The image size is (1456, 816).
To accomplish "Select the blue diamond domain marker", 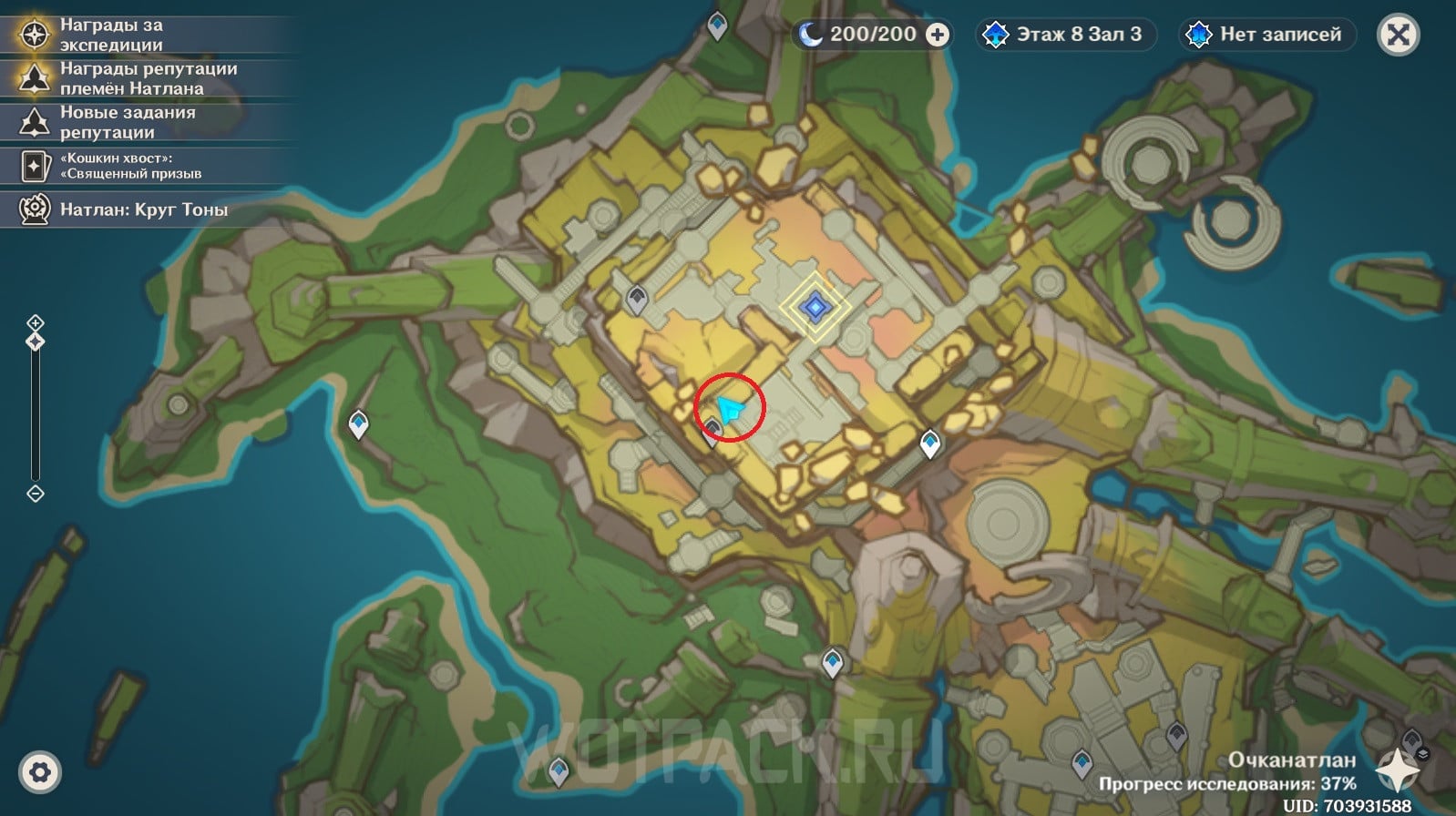I will point(815,307).
